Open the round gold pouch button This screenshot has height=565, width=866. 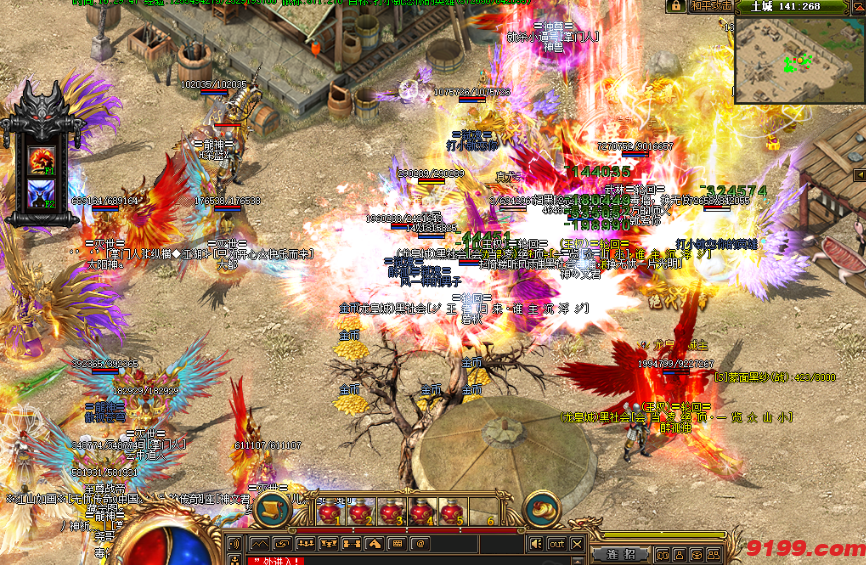pos(542,510)
